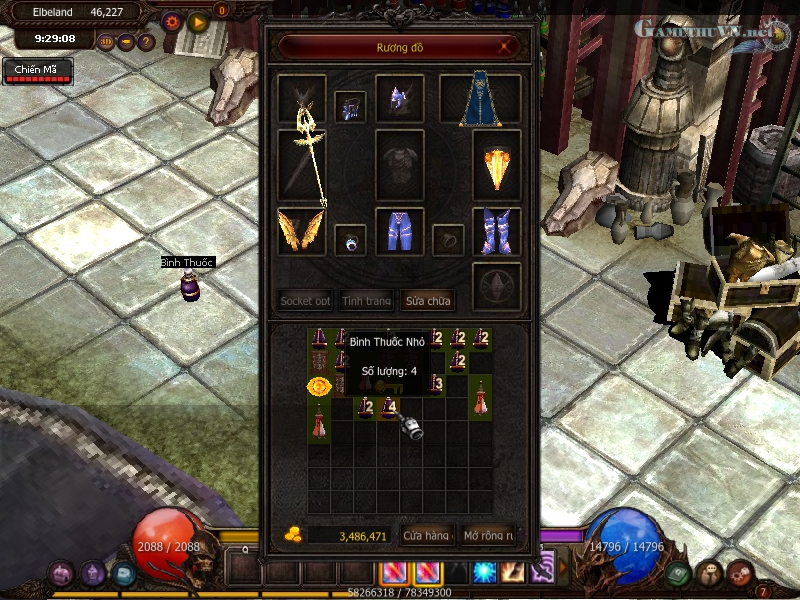The width and height of the screenshot is (800, 600).
Task: Open the Cửa hàng shop
Action: point(426,536)
